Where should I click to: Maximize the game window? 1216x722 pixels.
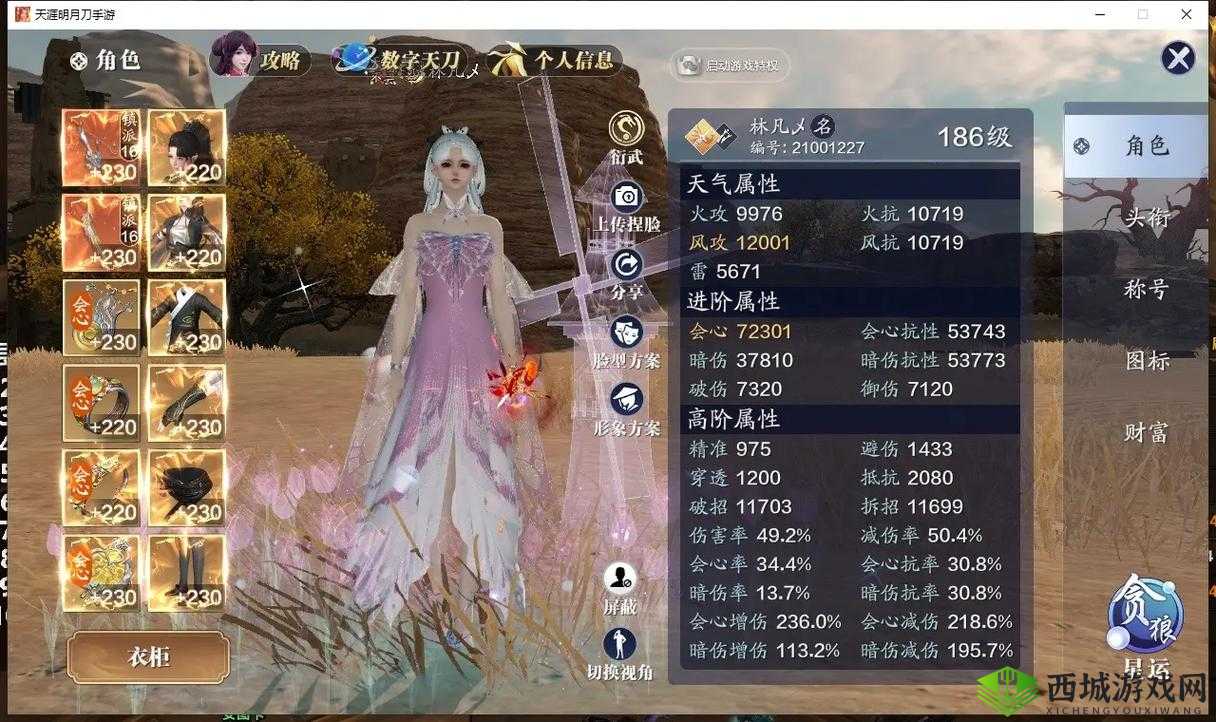click(x=1142, y=14)
